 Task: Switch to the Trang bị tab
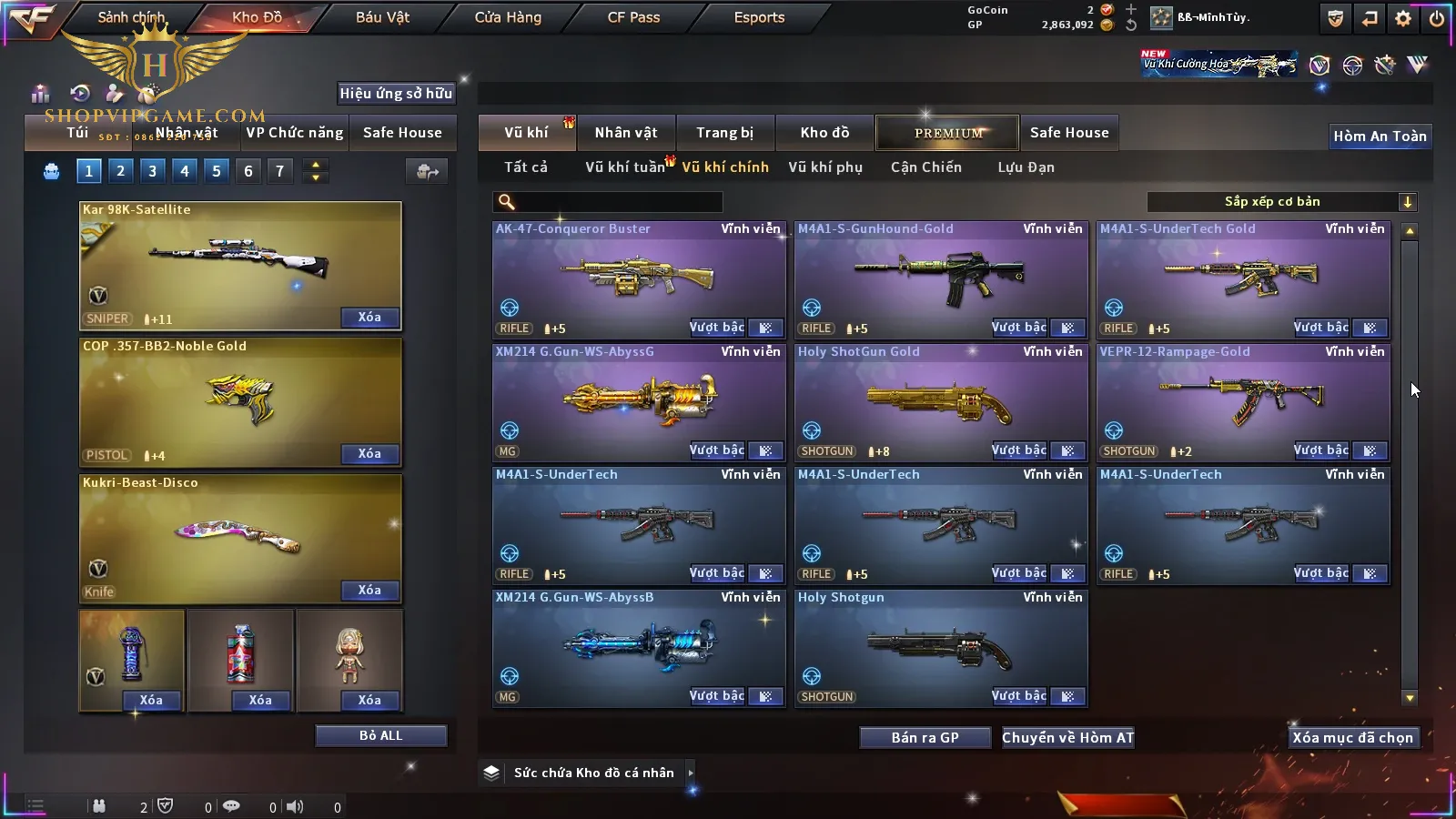(724, 133)
